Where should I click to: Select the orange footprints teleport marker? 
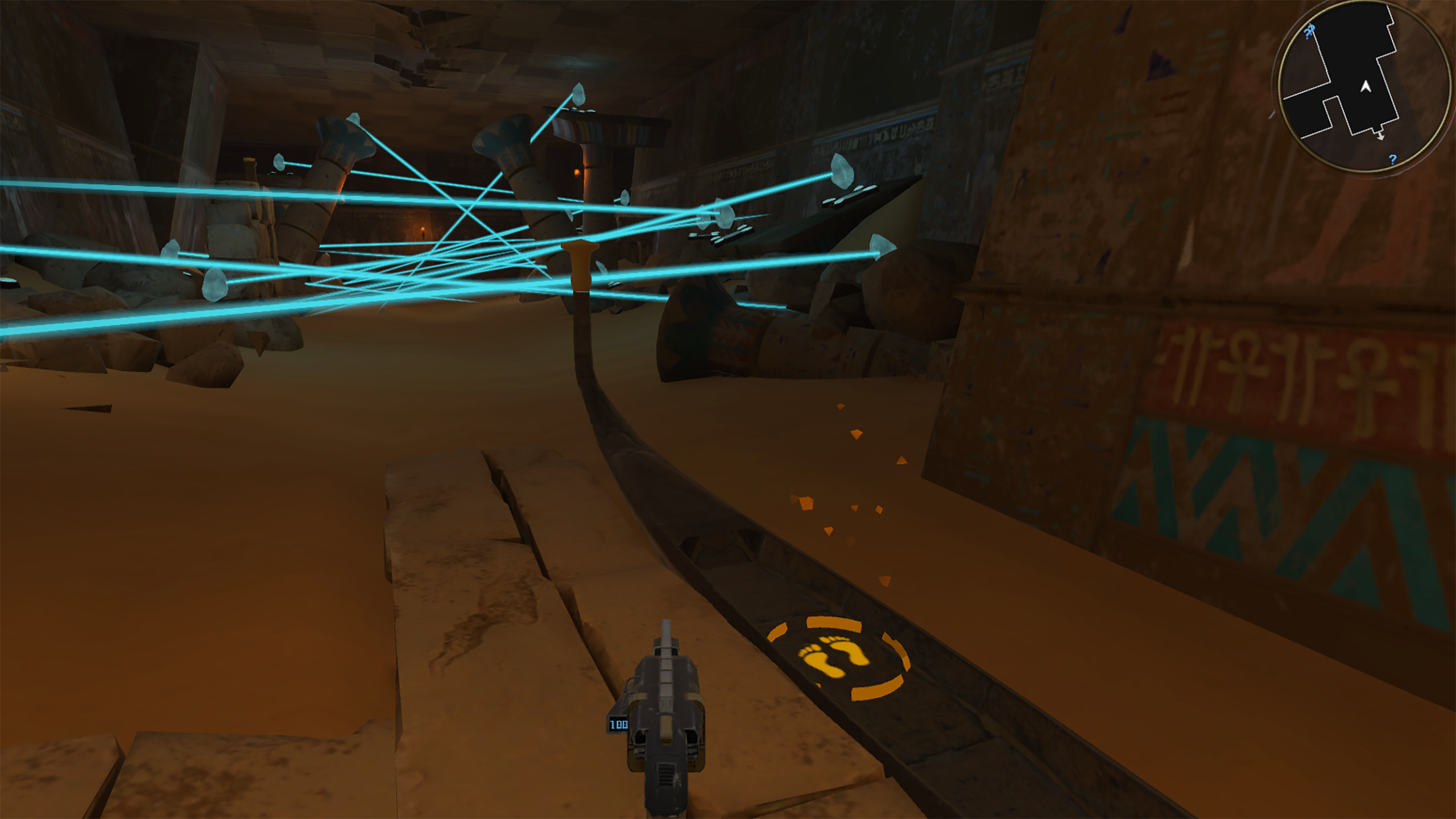pos(835,659)
